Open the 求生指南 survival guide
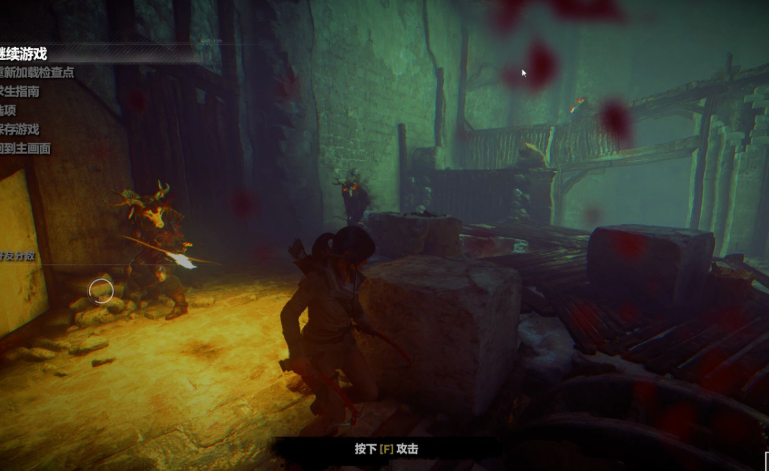The width and height of the screenshot is (769, 471). [20, 91]
